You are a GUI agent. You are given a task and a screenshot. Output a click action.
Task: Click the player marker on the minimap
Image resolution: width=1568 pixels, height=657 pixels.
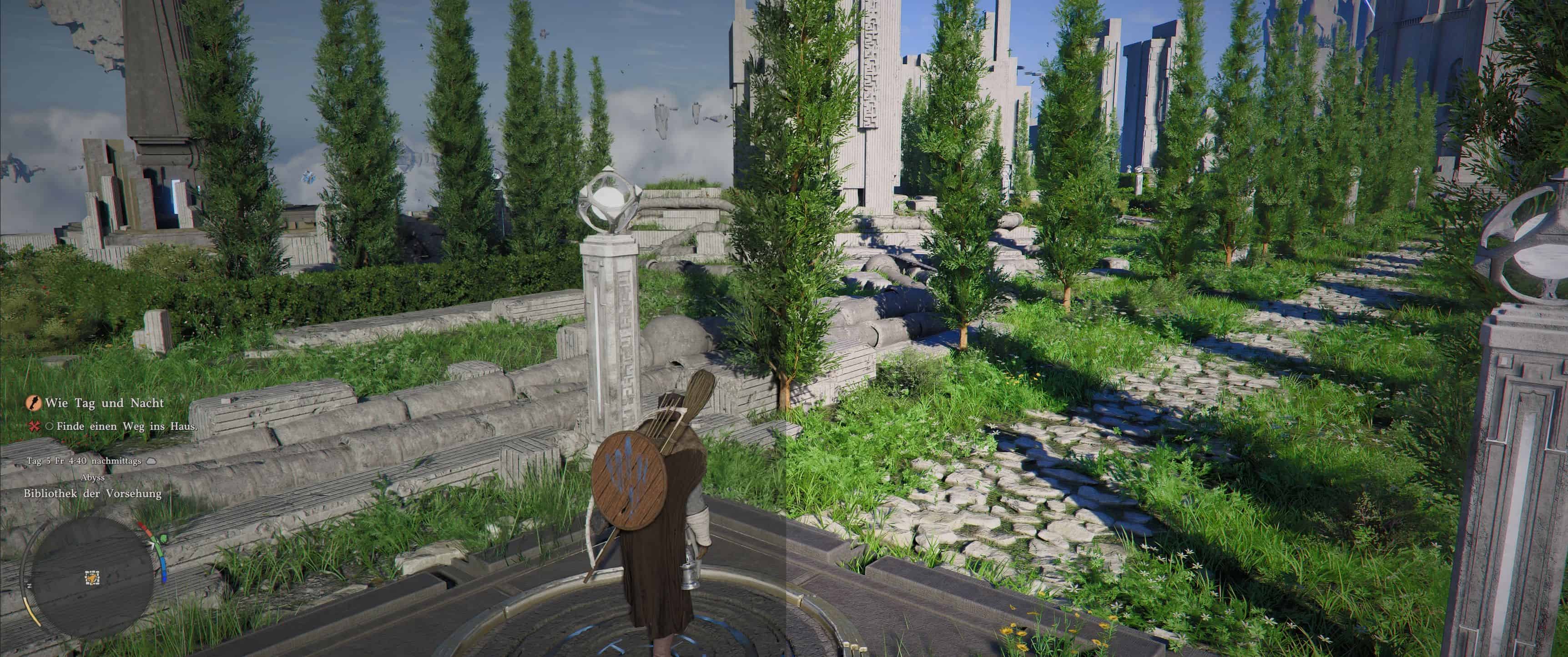tap(92, 577)
